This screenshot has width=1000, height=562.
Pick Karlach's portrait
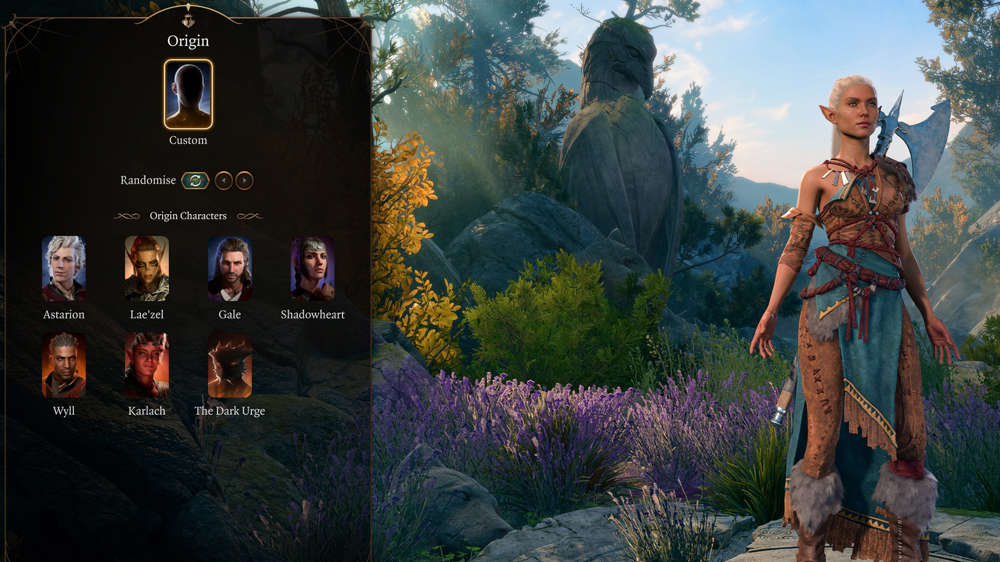coord(147,365)
